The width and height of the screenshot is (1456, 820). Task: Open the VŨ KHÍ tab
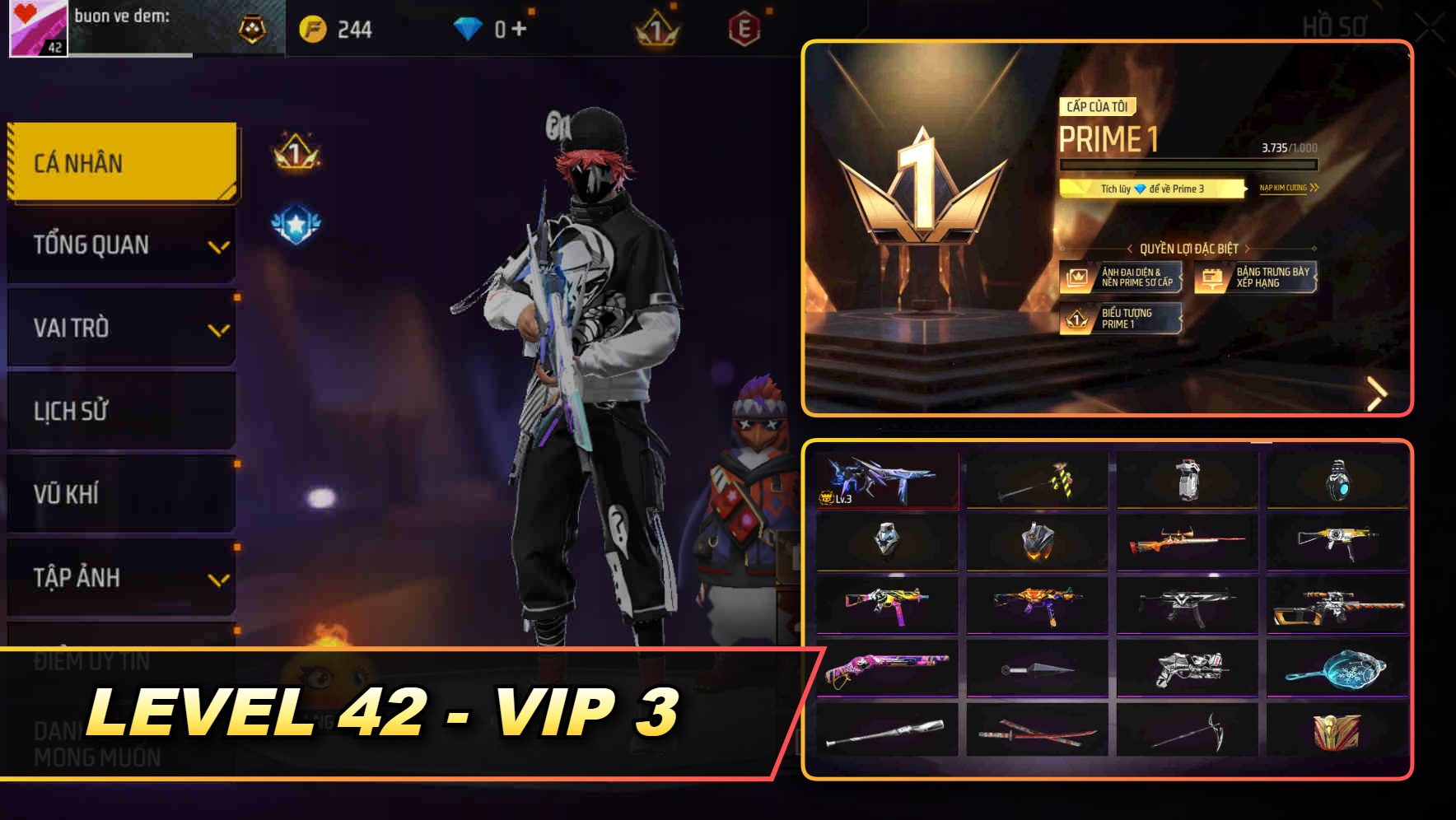120,494
